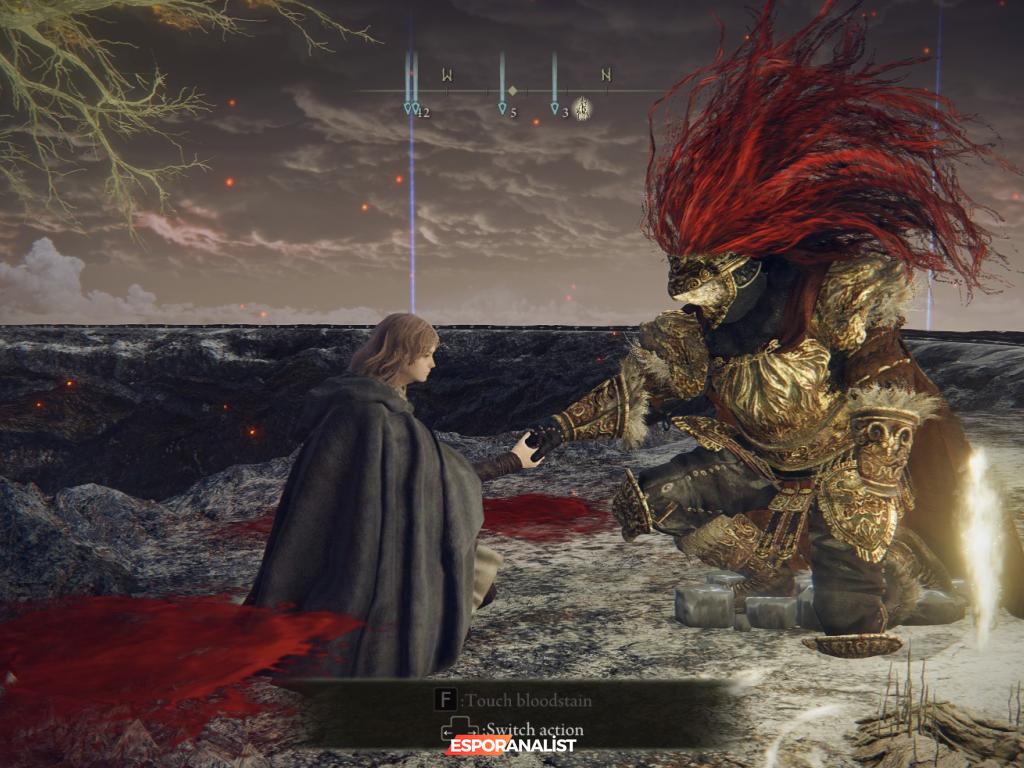Viewport: 1024px width, 768px height.
Task: Select the compass beacon marker numbered 5
Action: [x=502, y=109]
